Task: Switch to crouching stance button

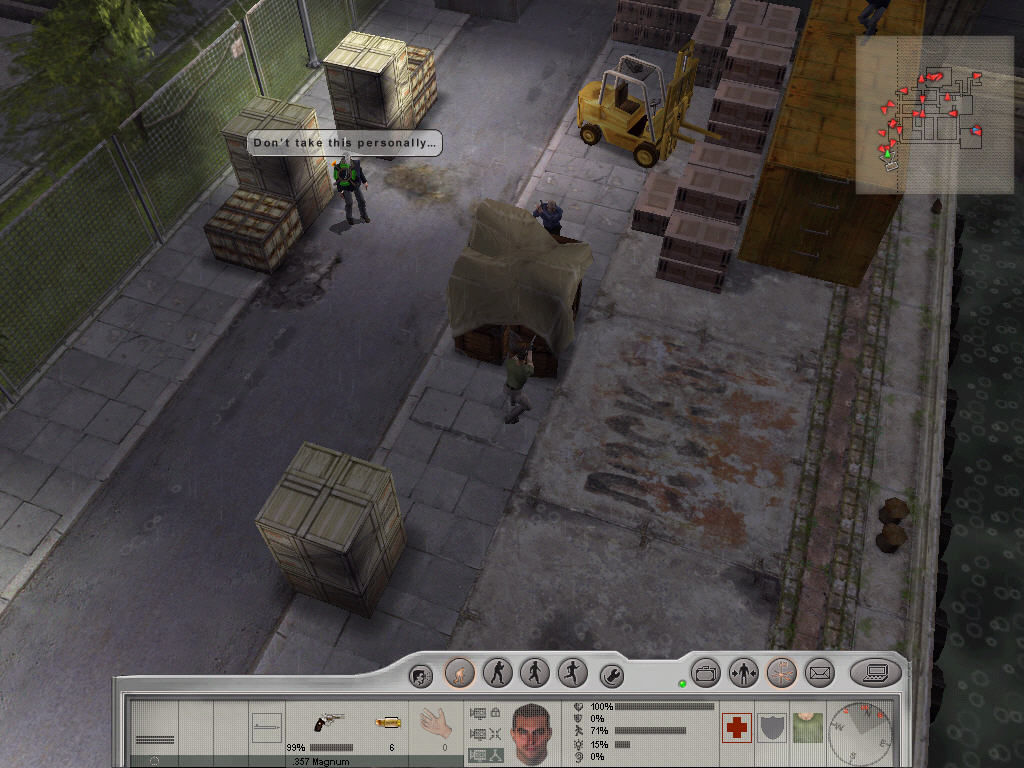Action: click(459, 673)
